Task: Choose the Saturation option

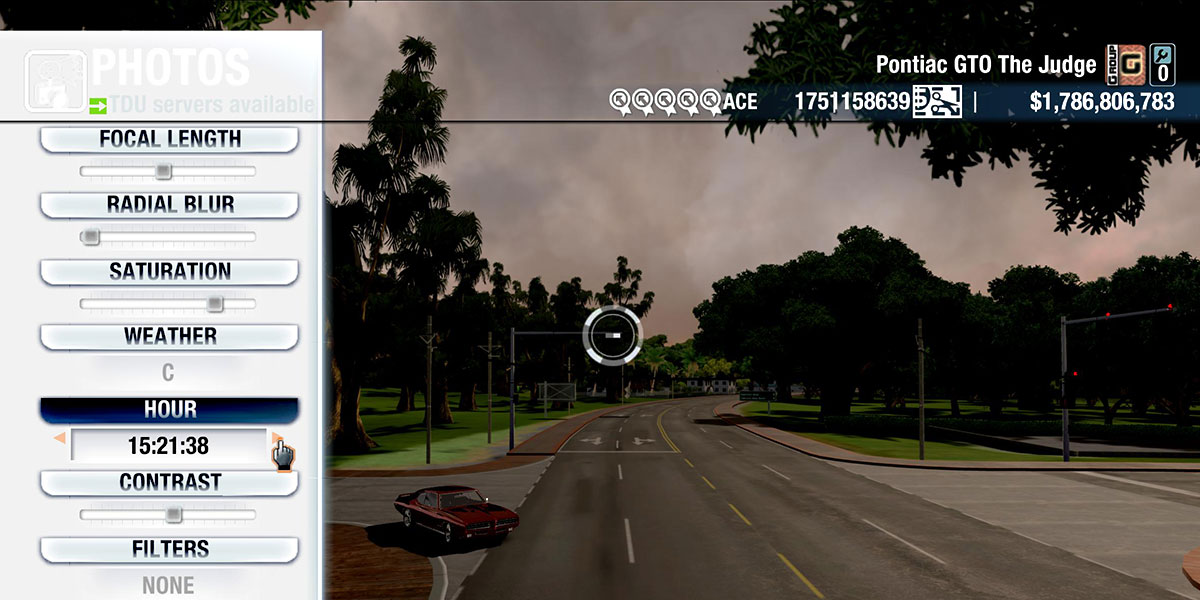Action: [169, 271]
